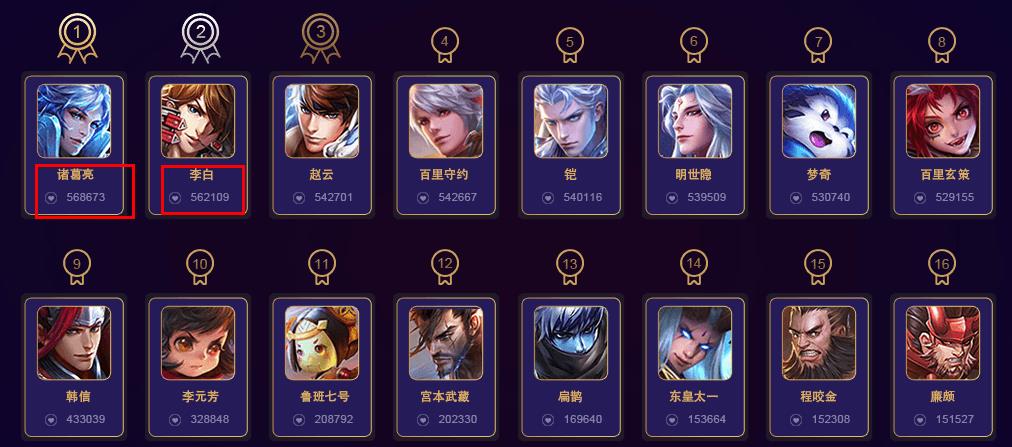The height and width of the screenshot is (447, 1012).
Task: Pick the 百里守约 hero card
Action: 446,122
